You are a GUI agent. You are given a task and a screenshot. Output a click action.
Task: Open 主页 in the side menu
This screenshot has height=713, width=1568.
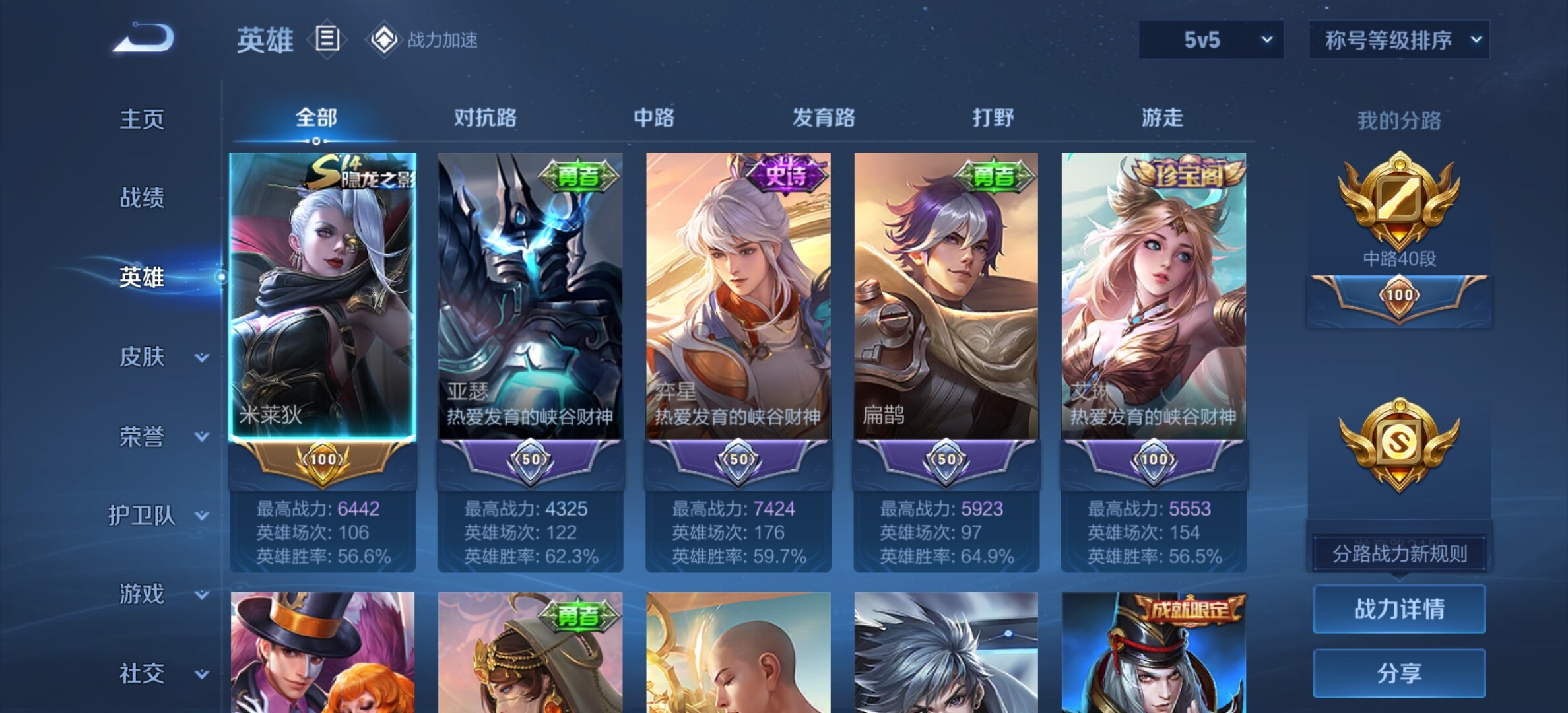click(142, 119)
